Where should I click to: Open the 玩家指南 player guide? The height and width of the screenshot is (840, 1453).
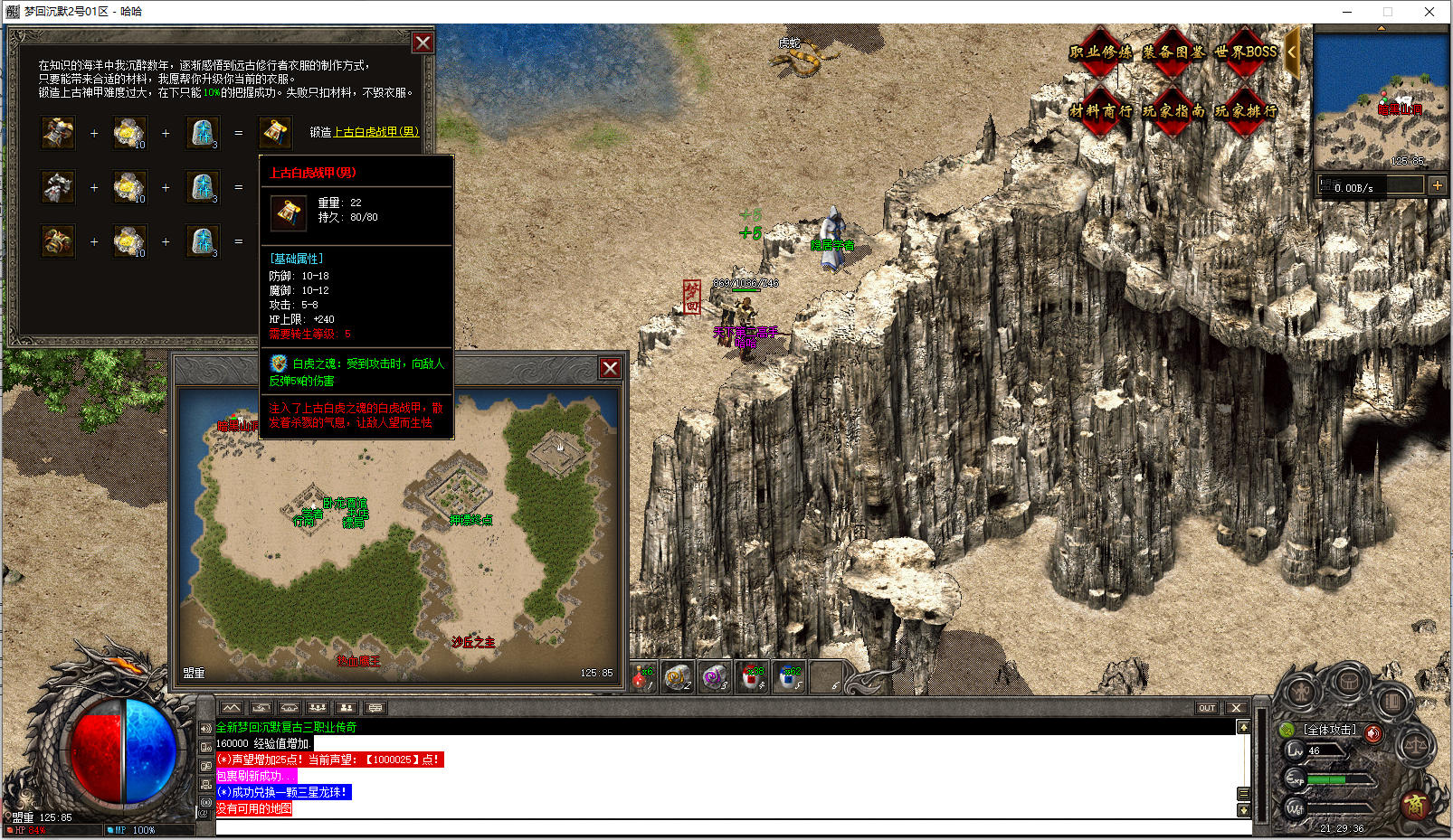pos(1173,111)
